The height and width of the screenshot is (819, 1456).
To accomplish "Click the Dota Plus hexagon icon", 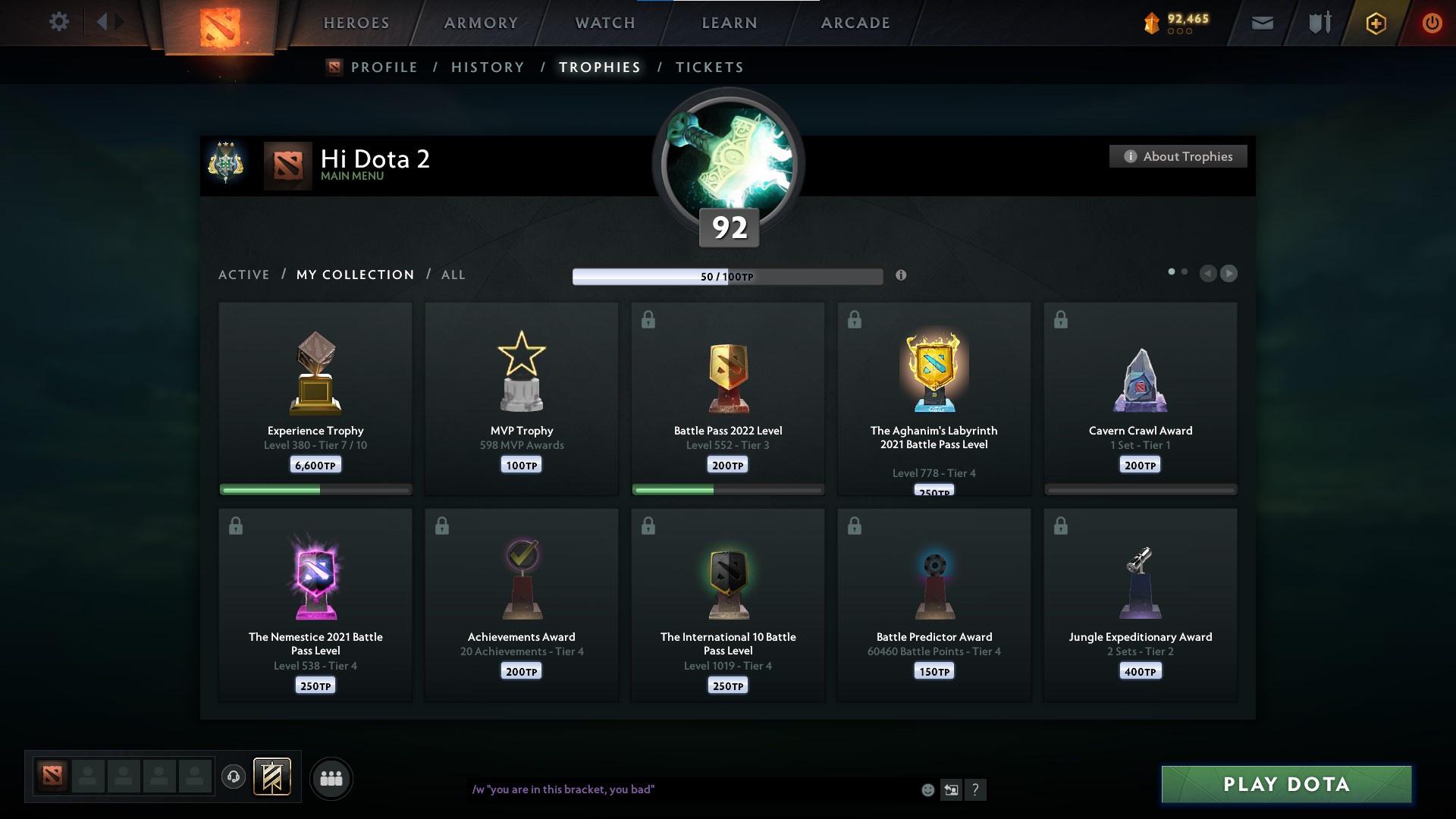I will pyautogui.click(x=1375, y=22).
